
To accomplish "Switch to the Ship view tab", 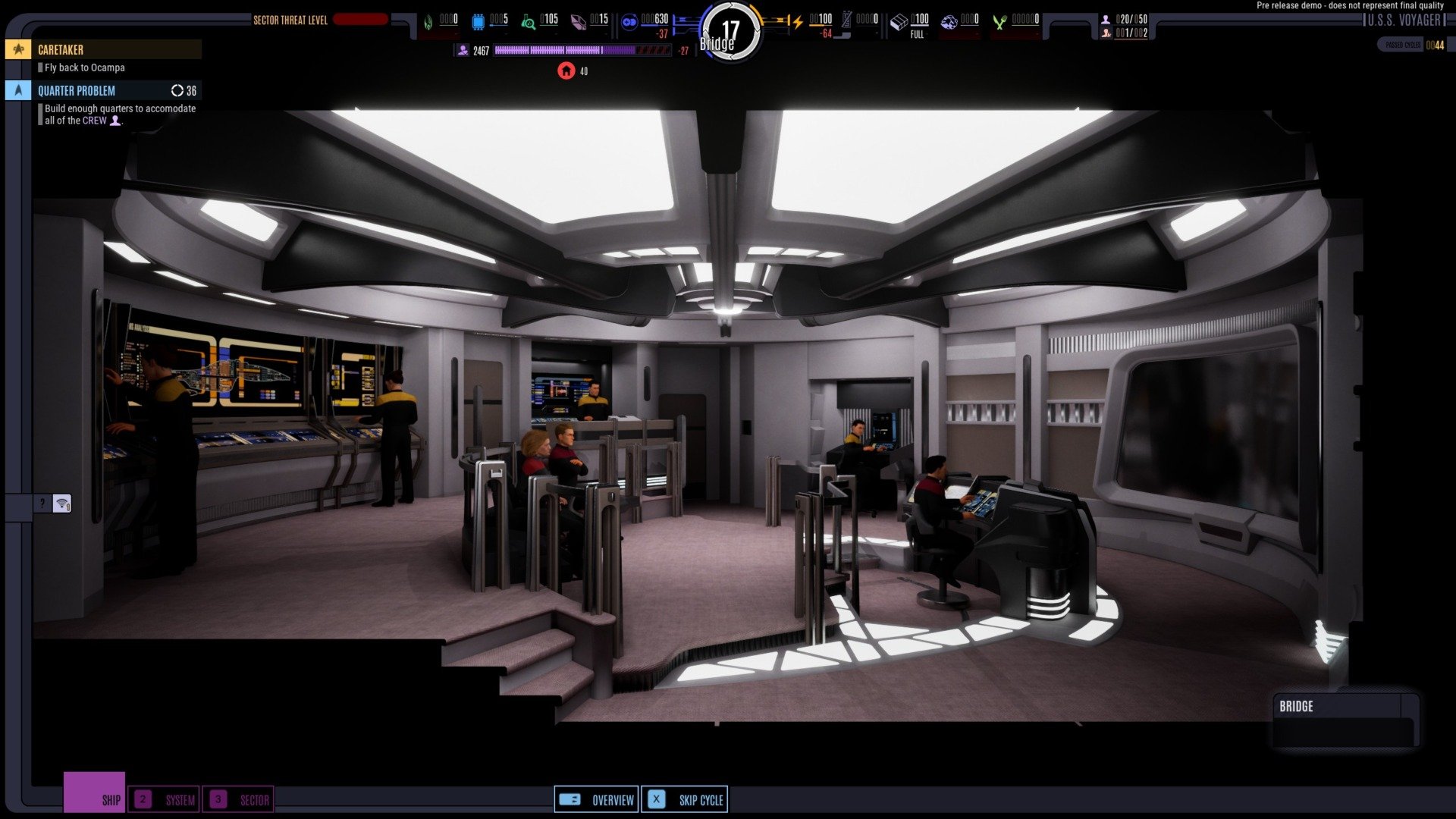I will pyautogui.click(x=95, y=793).
